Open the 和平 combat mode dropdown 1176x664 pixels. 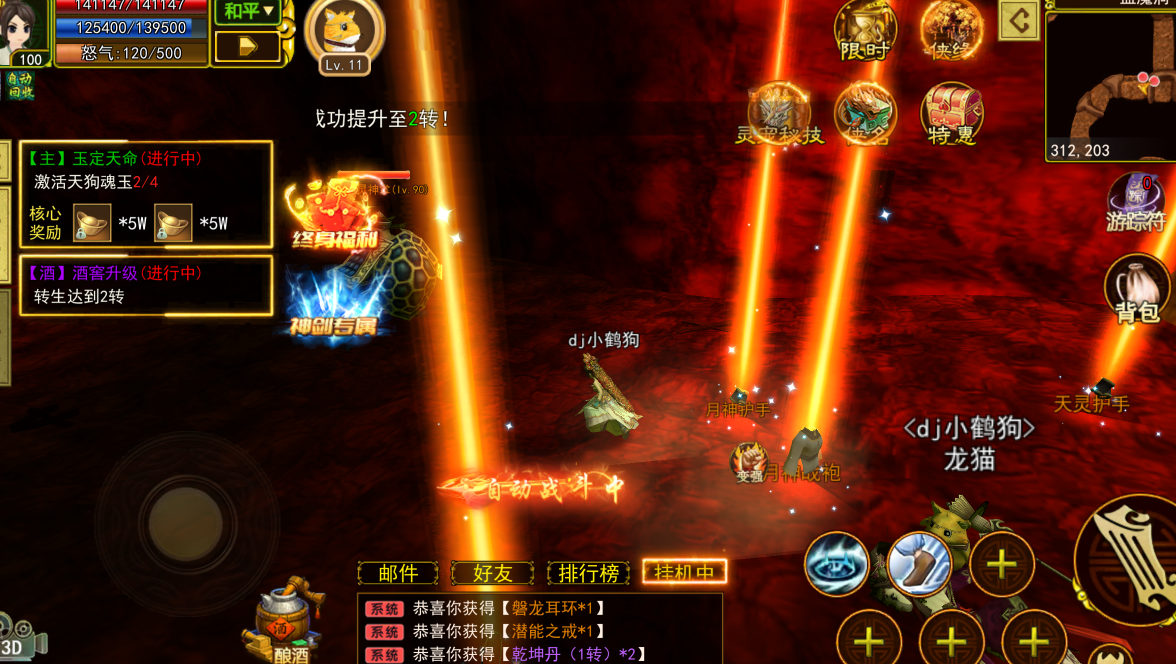coord(248,12)
